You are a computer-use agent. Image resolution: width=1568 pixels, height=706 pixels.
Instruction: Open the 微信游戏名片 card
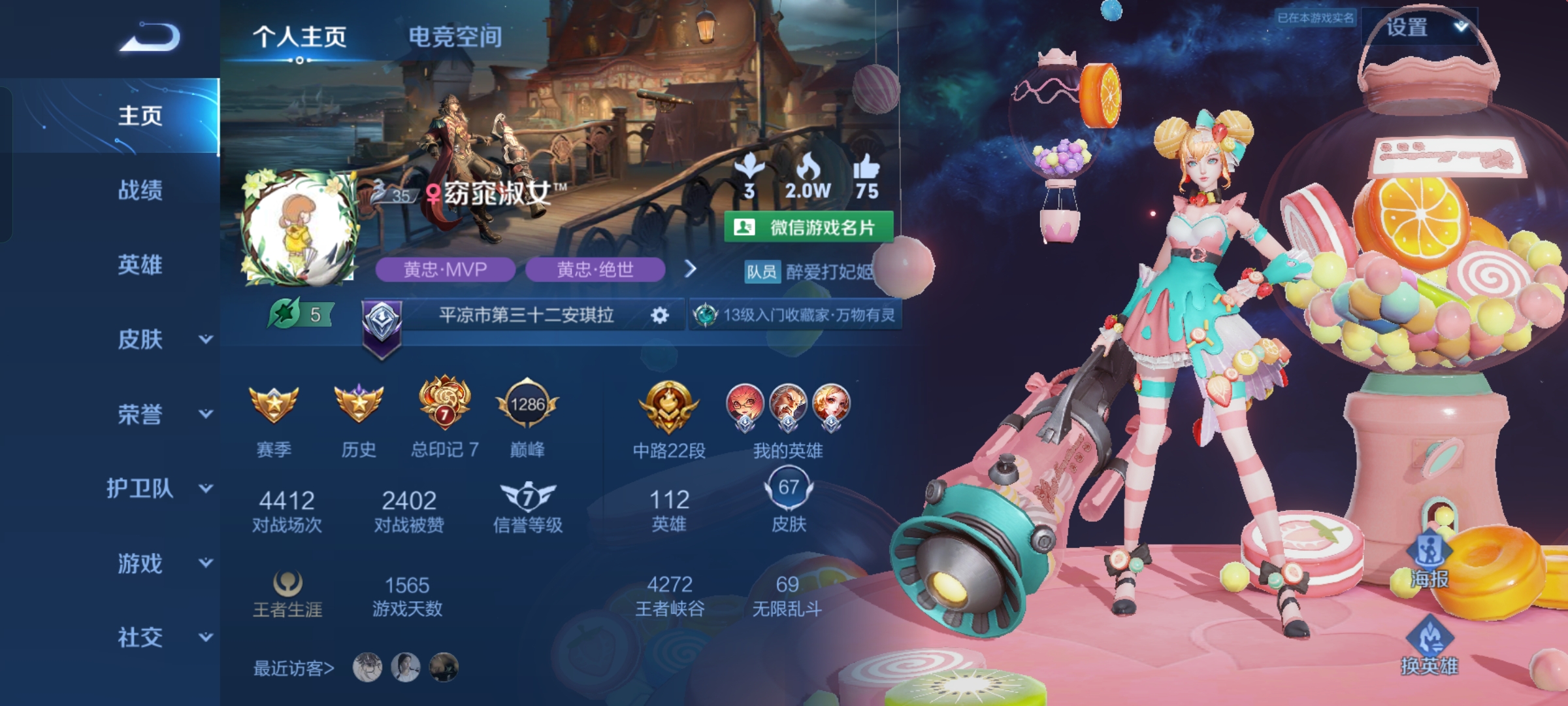pyautogui.click(x=809, y=227)
